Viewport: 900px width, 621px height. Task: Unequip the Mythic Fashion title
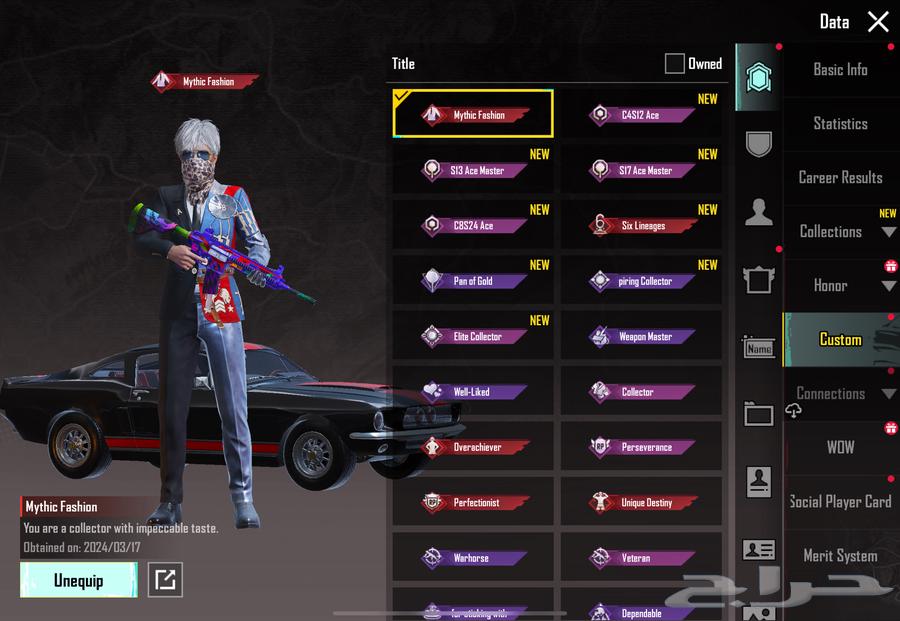click(78, 580)
